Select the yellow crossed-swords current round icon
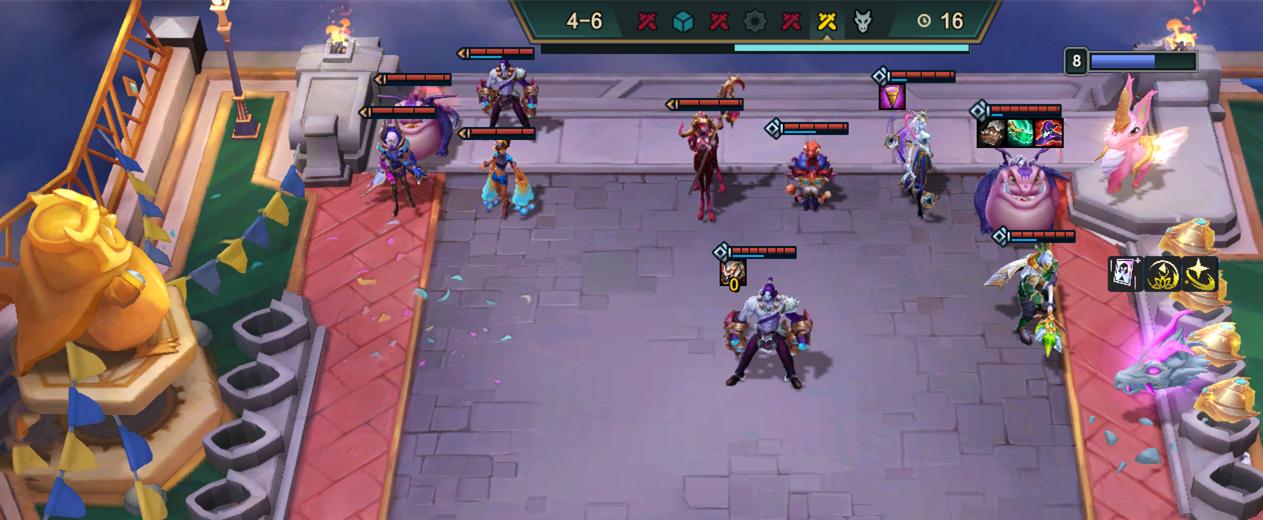 827,21
